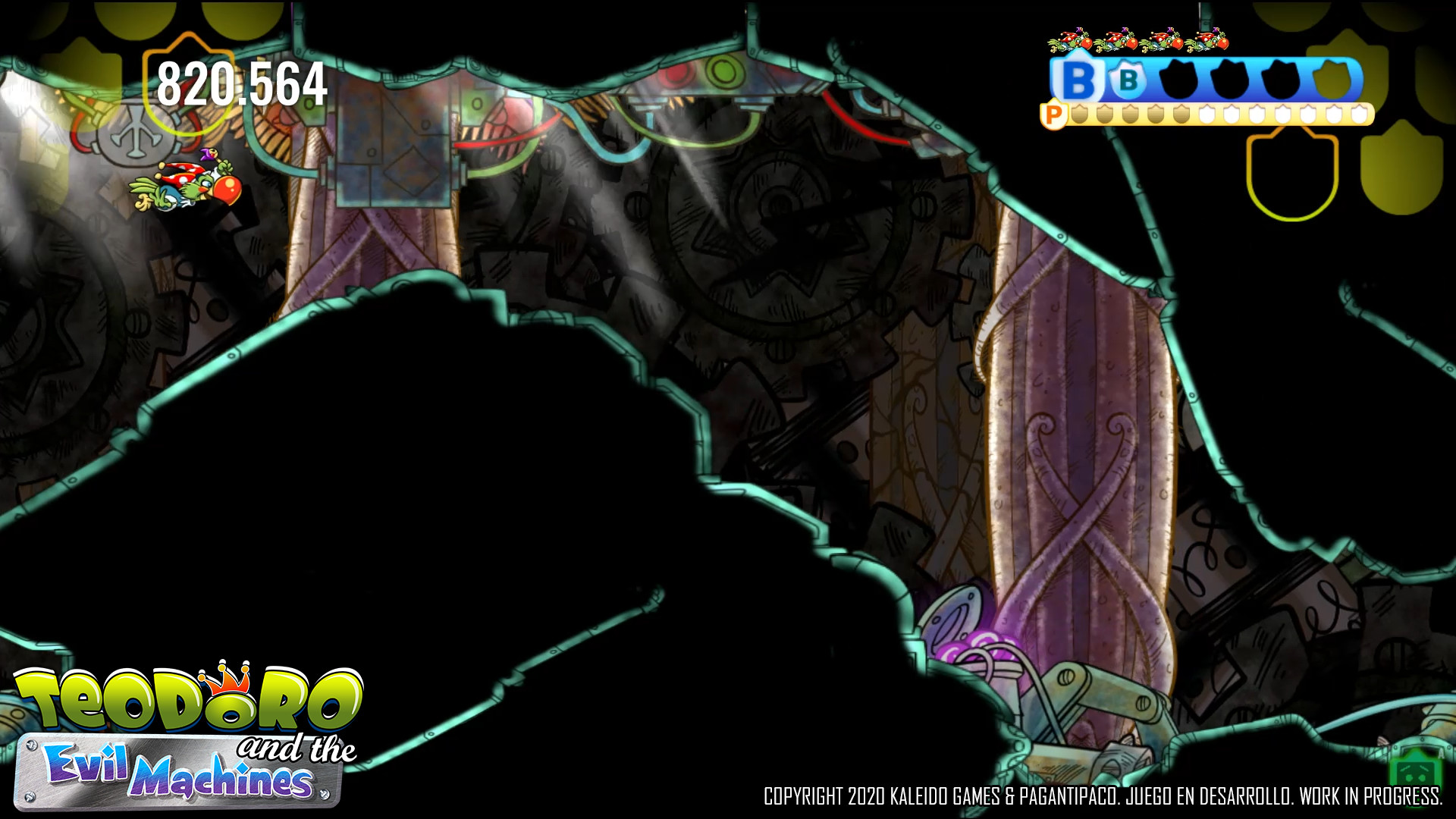
Task: Click the copyright disclaimer text
Action: pos(1103,798)
